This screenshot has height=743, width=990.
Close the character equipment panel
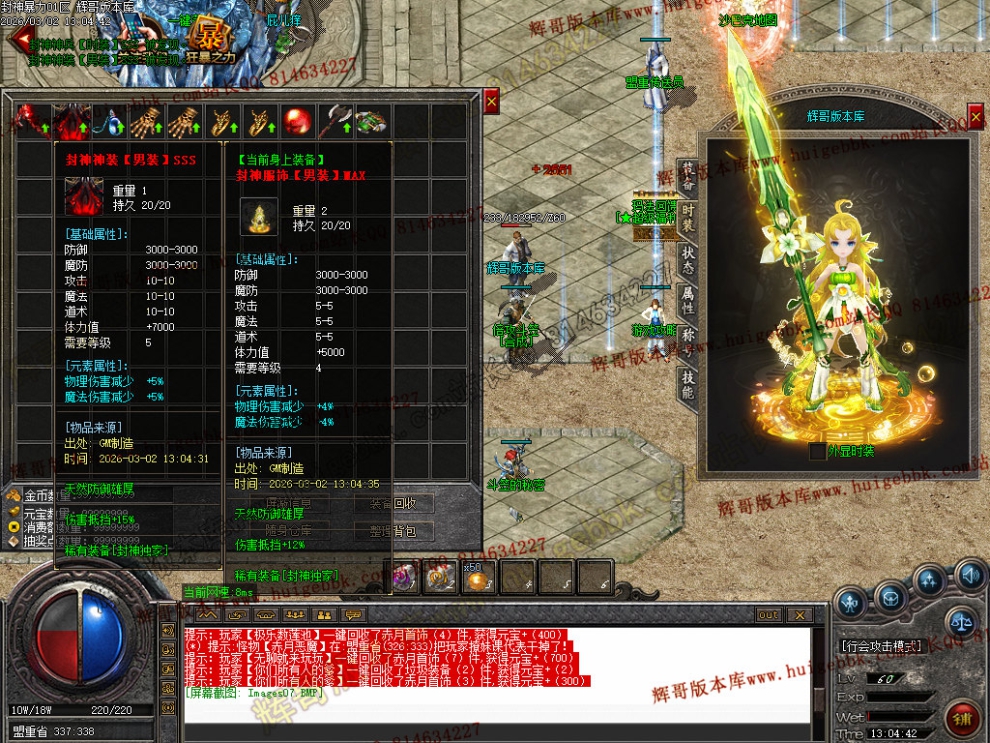tap(975, 117)
